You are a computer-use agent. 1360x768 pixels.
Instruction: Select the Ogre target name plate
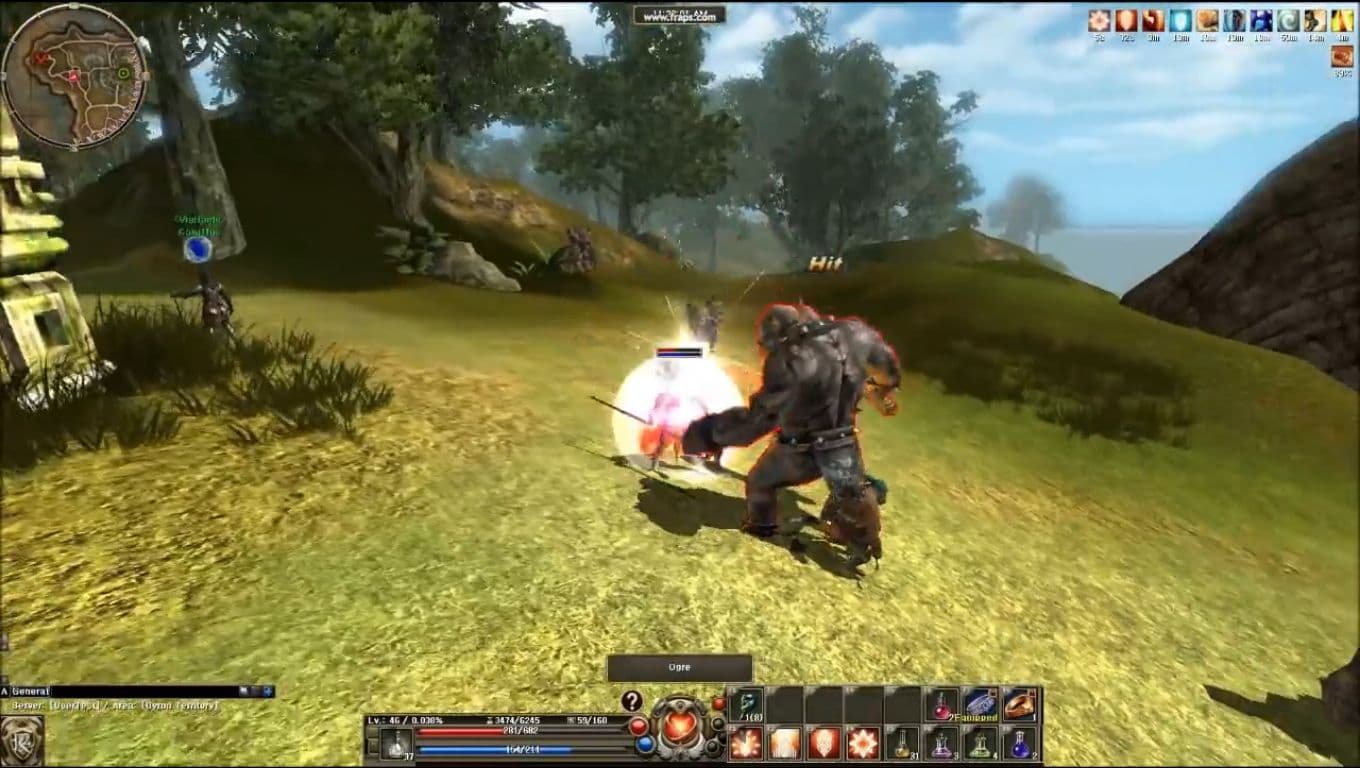680,667
